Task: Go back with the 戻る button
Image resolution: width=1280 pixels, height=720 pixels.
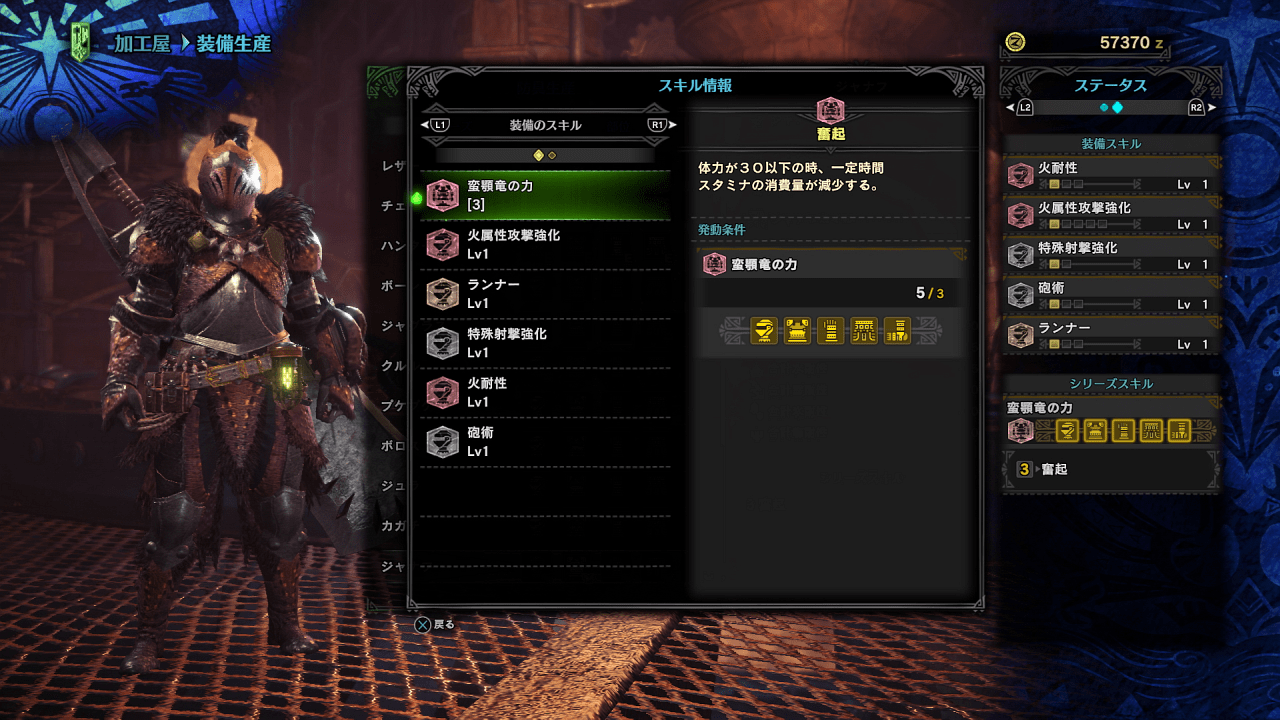Action: [435, 624]
